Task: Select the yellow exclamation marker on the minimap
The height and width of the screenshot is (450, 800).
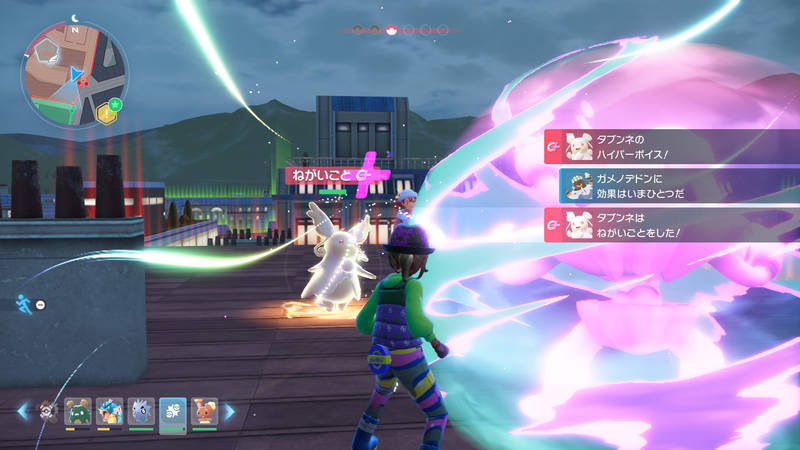Action: 103,115
